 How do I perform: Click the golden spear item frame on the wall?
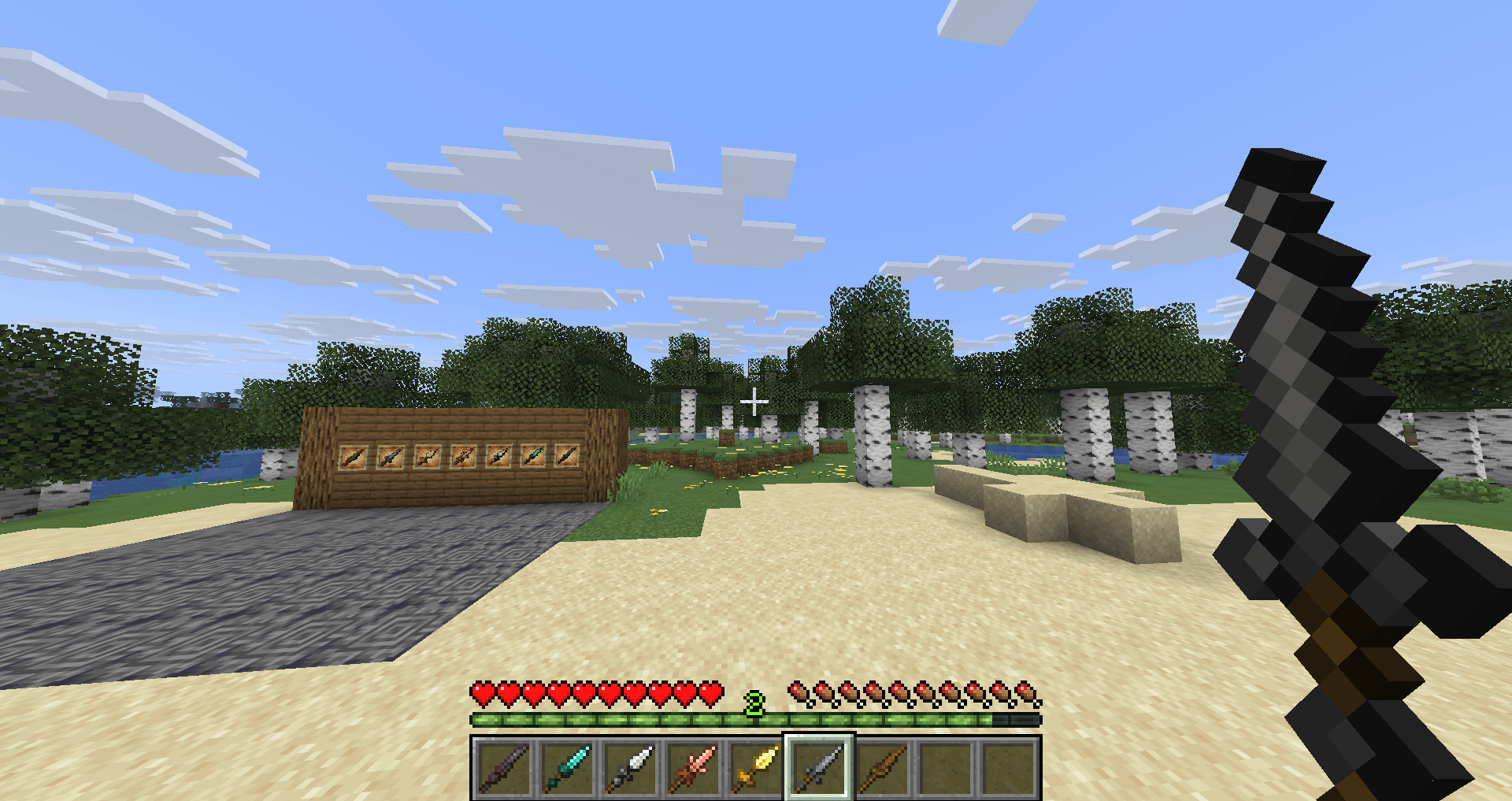[427, 457]
